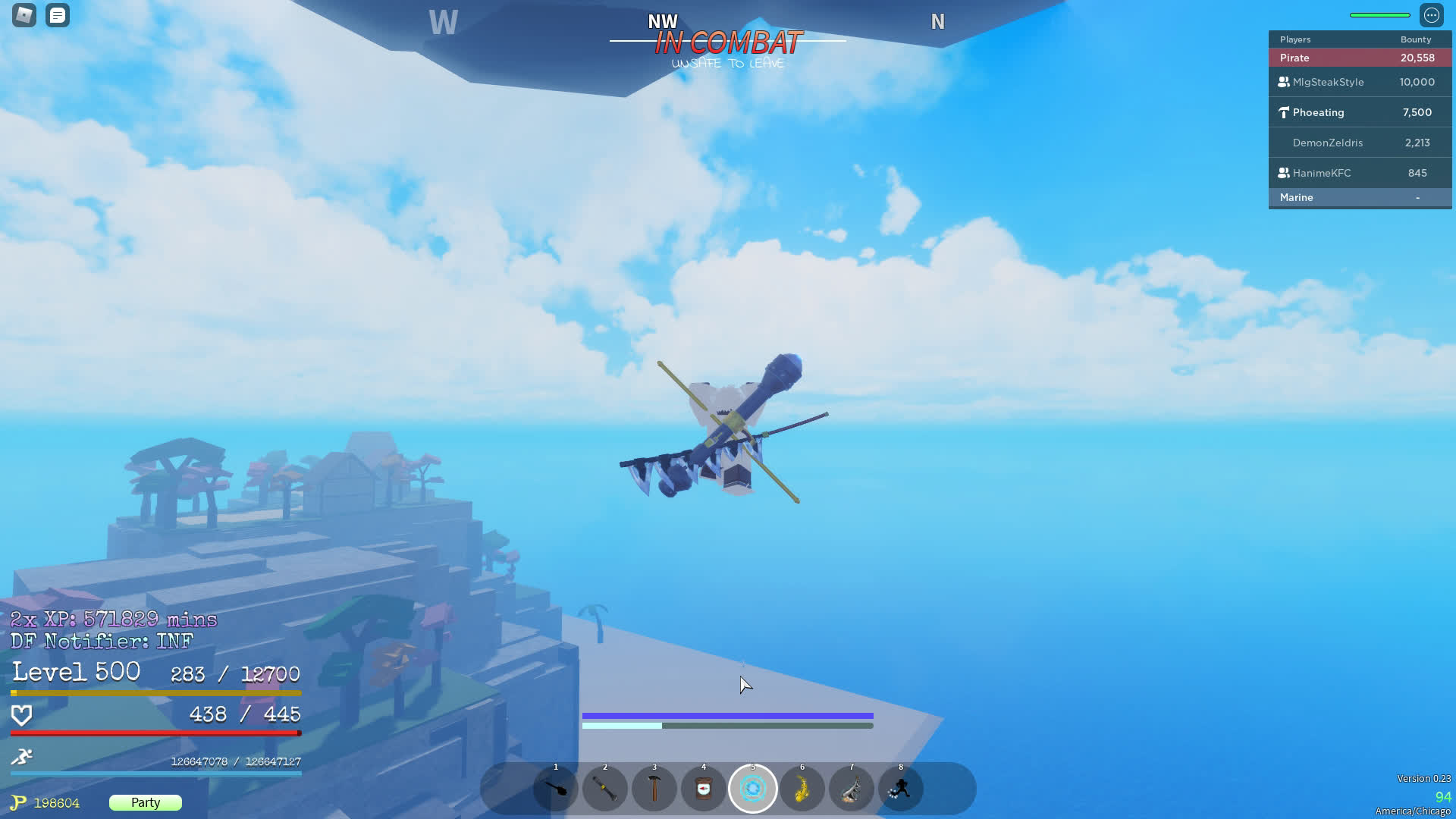
Task: Select the Pirate team row
Action: tap(1360, 58)
